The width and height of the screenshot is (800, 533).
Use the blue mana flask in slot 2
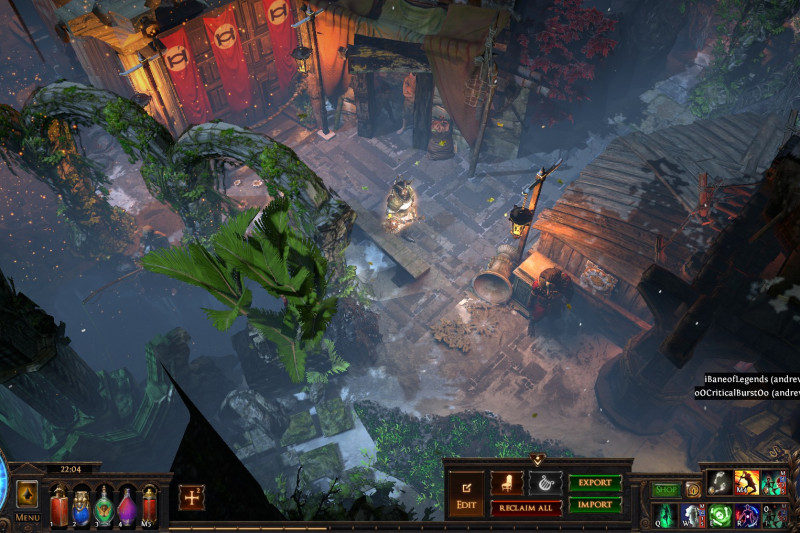[82, 505]
